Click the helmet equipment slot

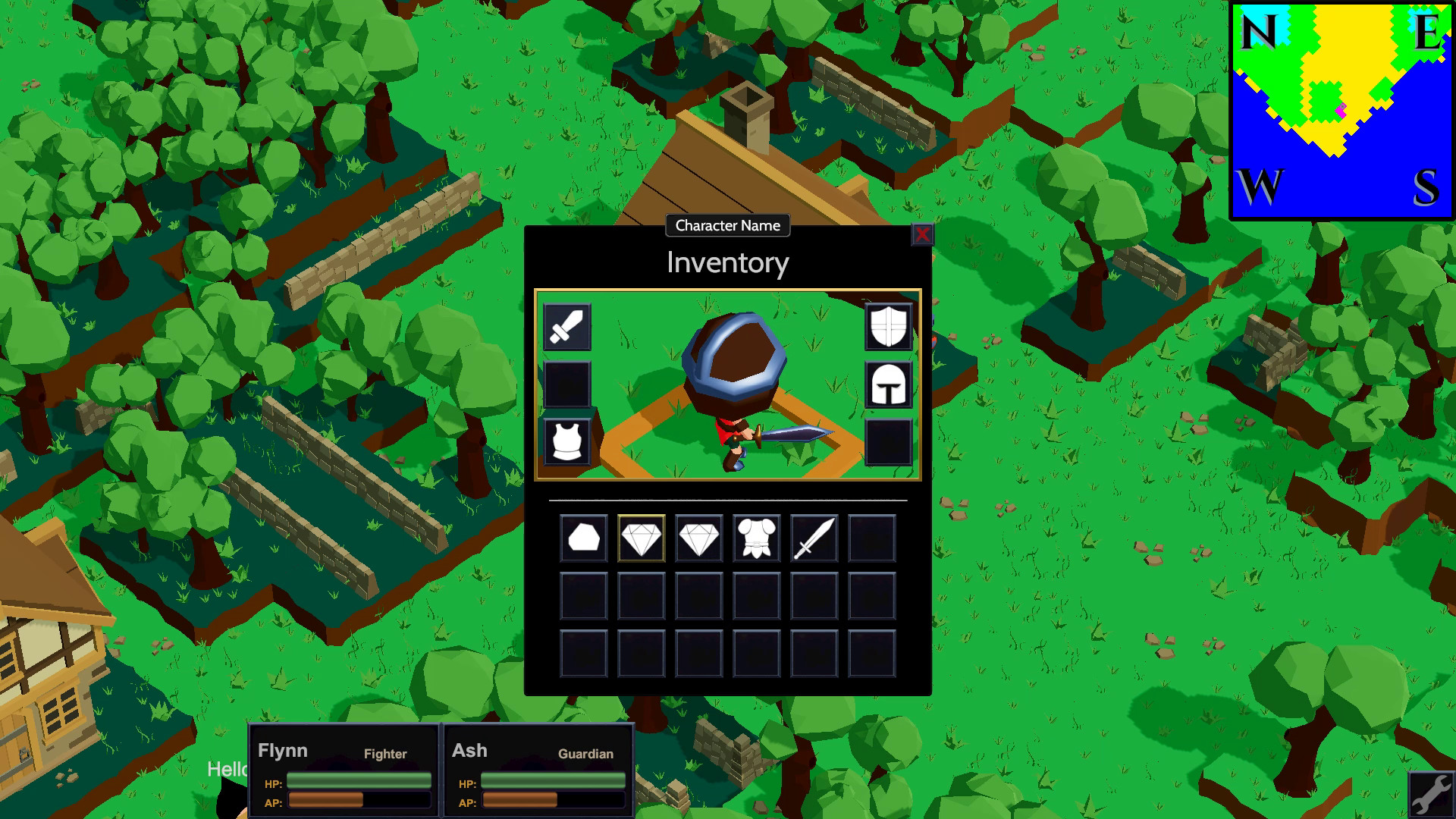point(890,384)
